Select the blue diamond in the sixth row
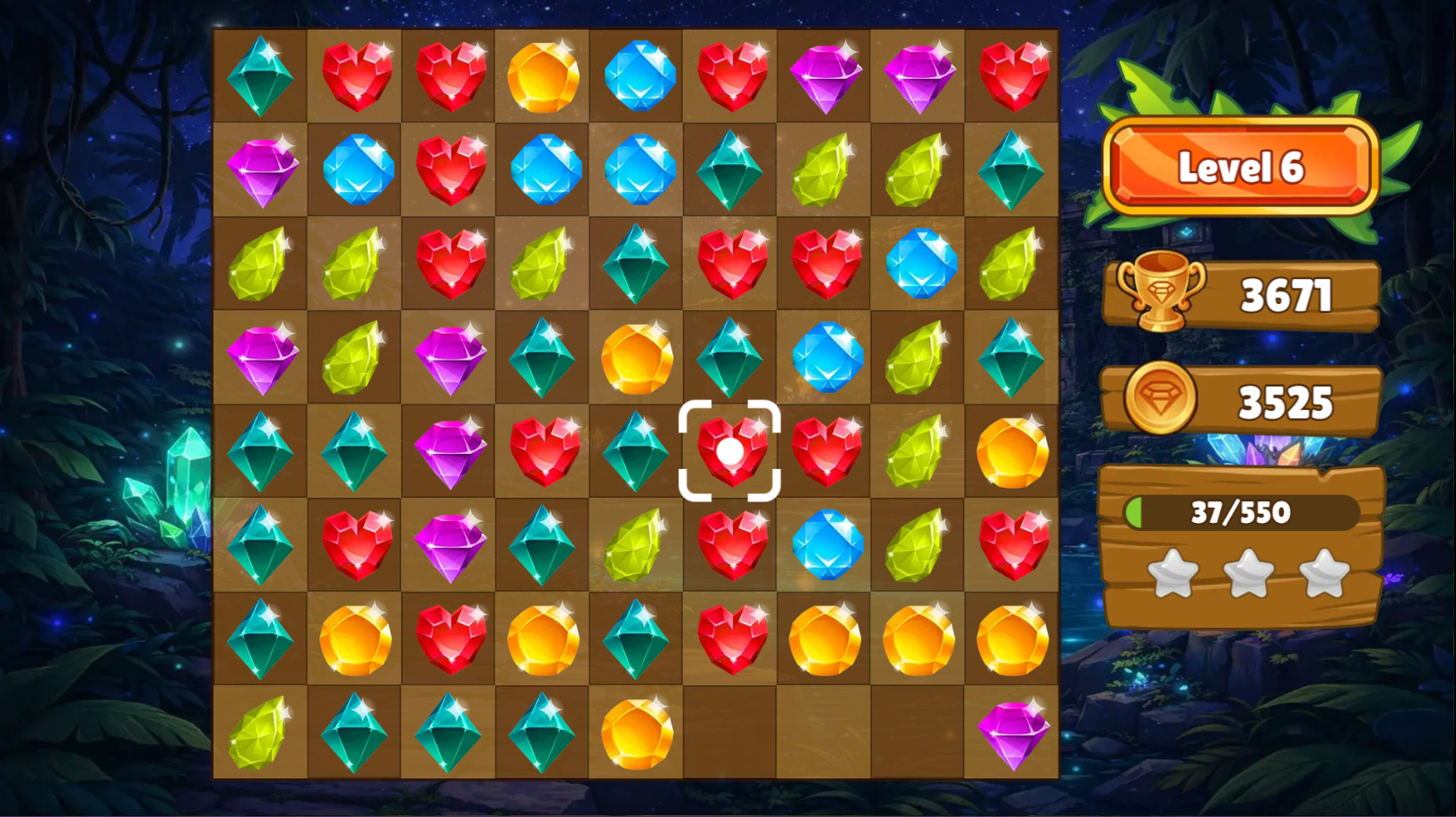This screenshot has height=817, width=1456. 825,547
